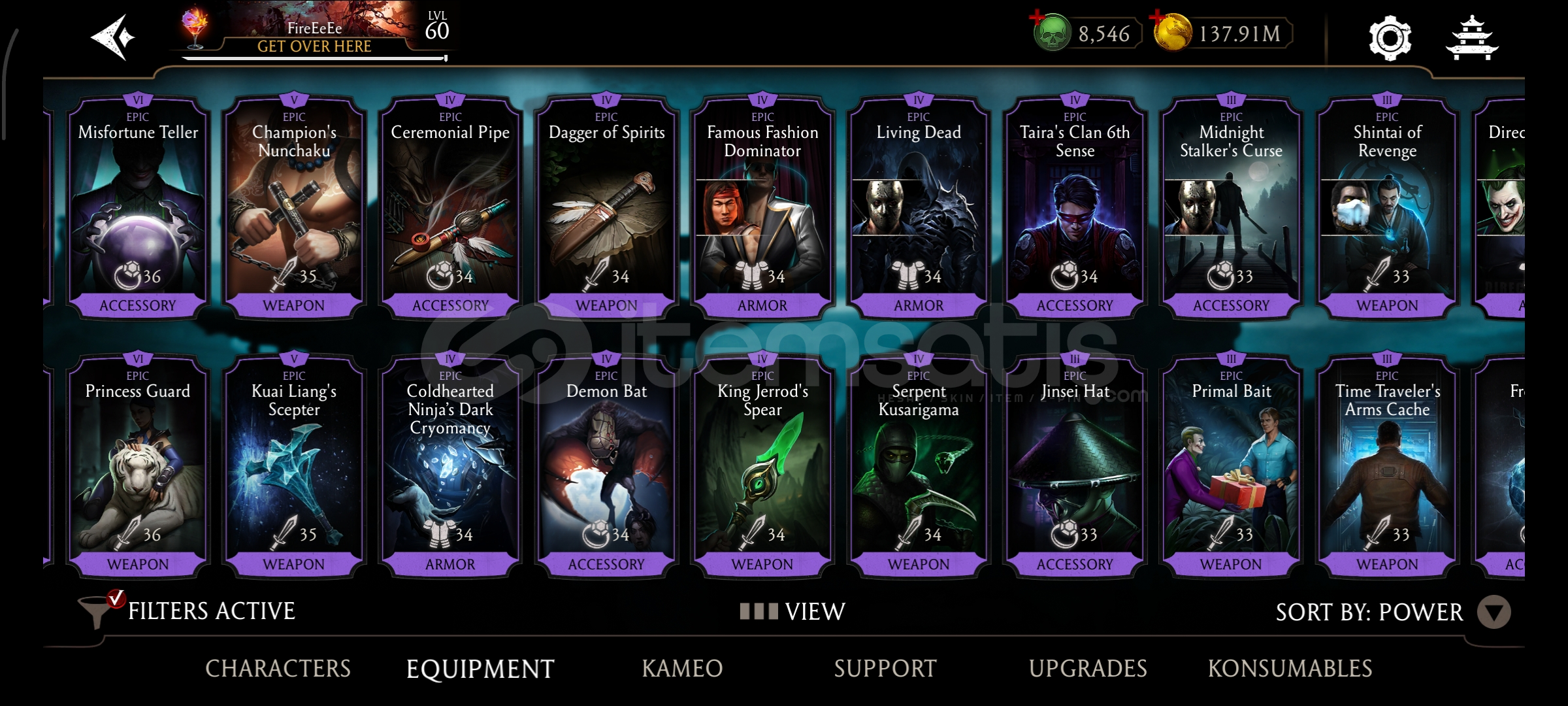The image size is (1568, 706).
Task: Open the Konsumables tab
Action: pyautogui.click(x=1290, y=668)
